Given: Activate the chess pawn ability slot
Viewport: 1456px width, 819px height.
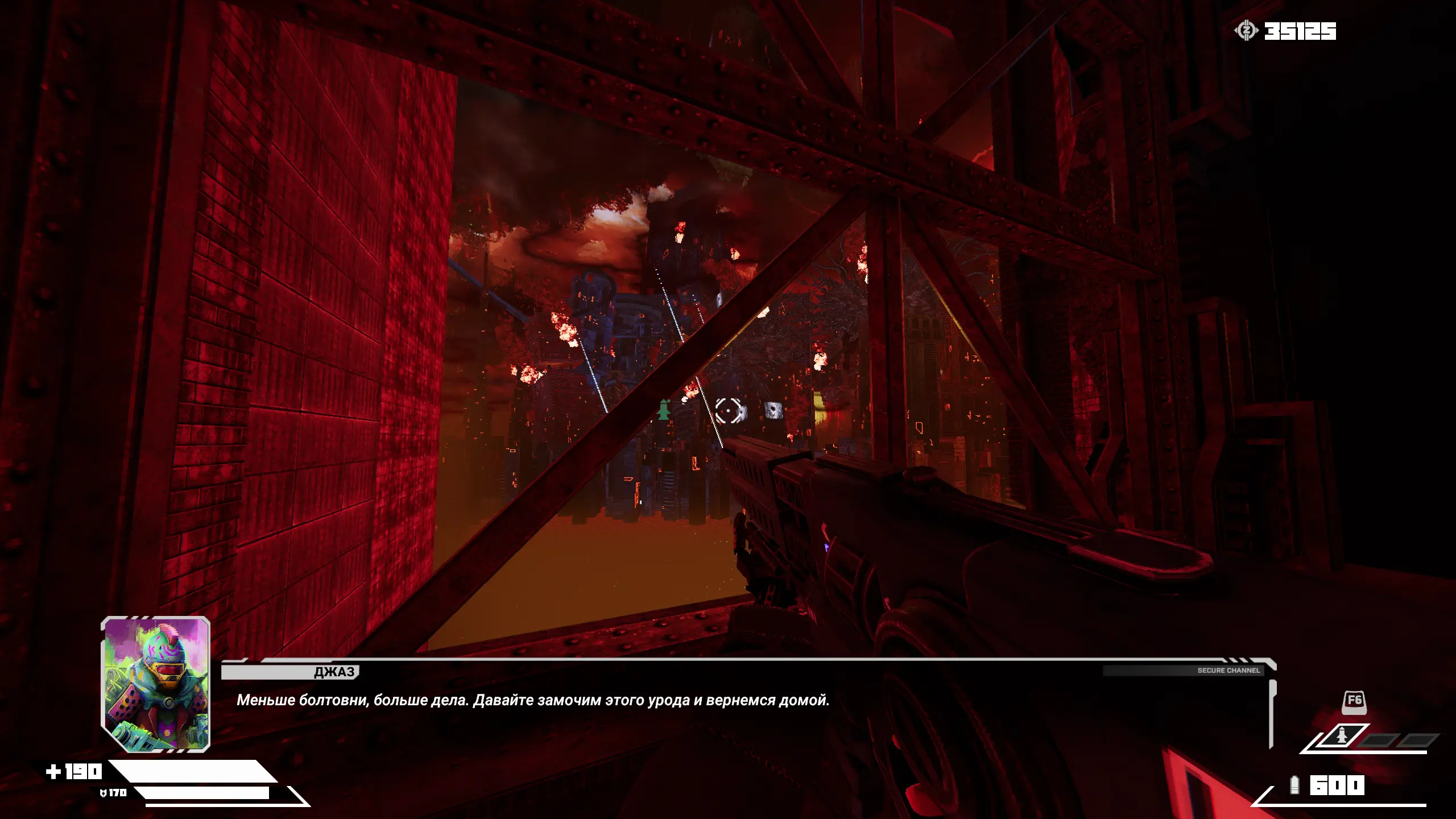Looking at the screenshot, I should (1341, 737).
